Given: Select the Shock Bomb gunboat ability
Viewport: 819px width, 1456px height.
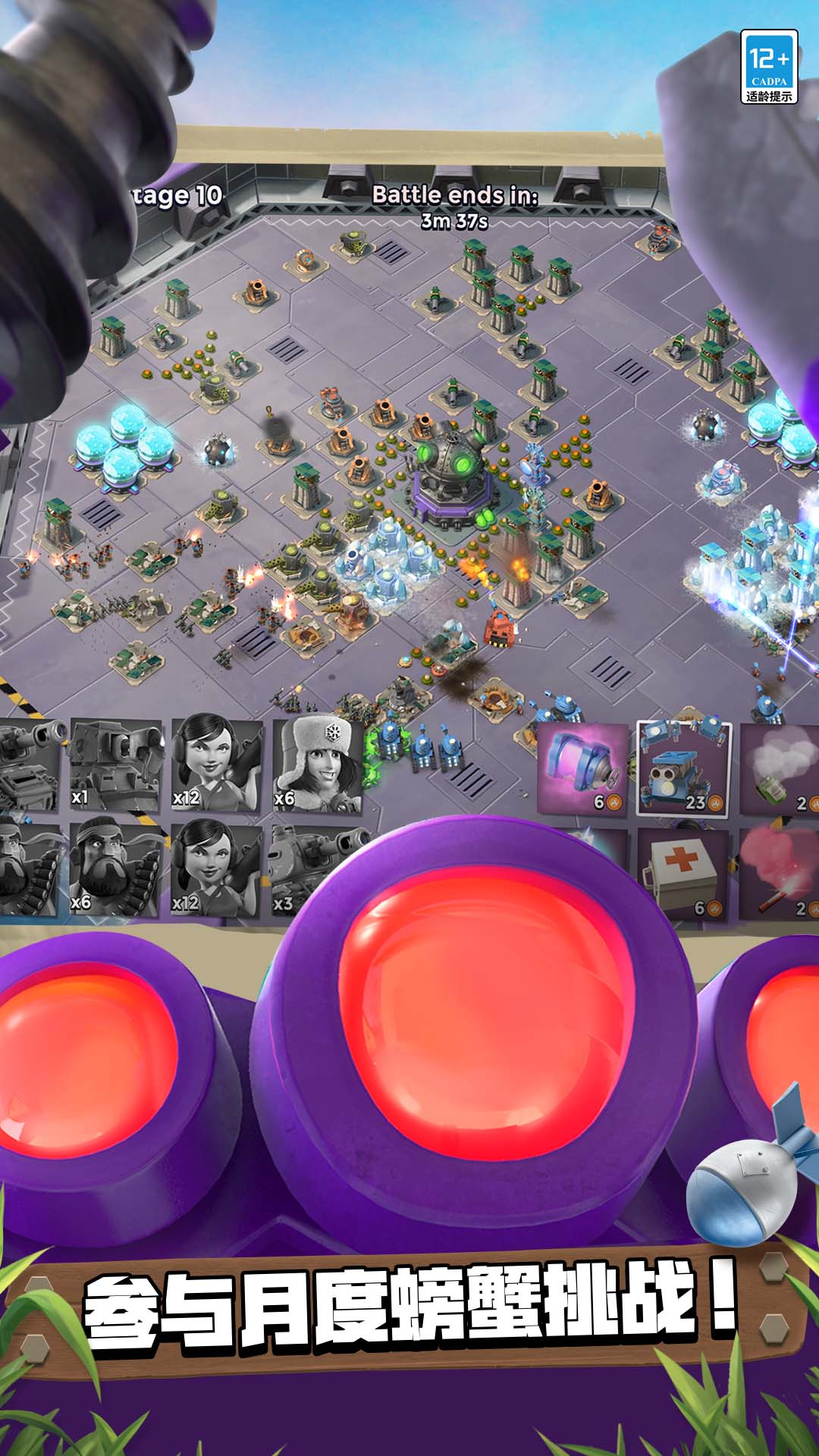Looking at the screenshot, I should (x=582, y=767).
